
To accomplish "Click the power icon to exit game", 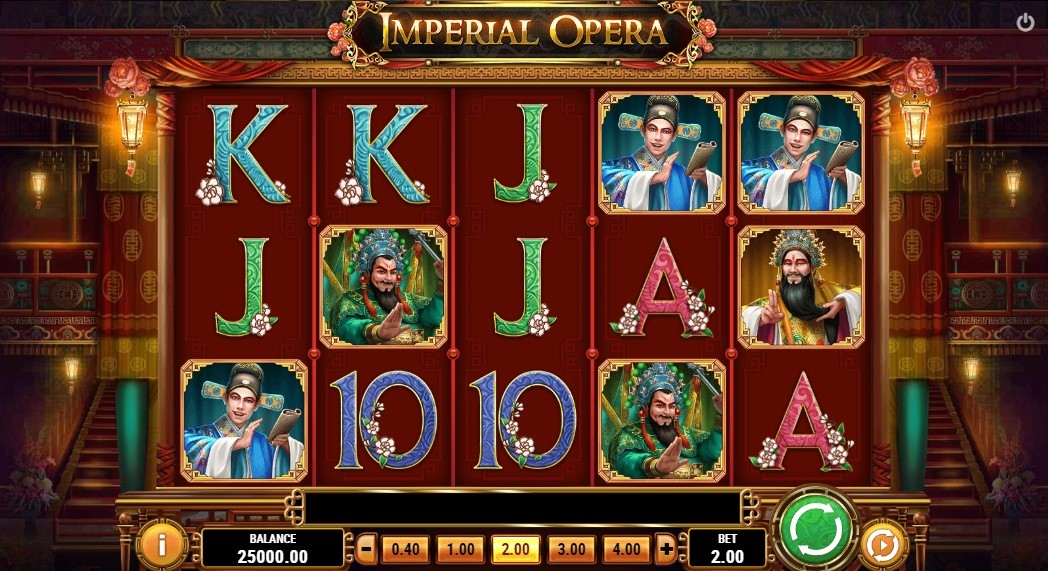I will tap(1025, 22).
